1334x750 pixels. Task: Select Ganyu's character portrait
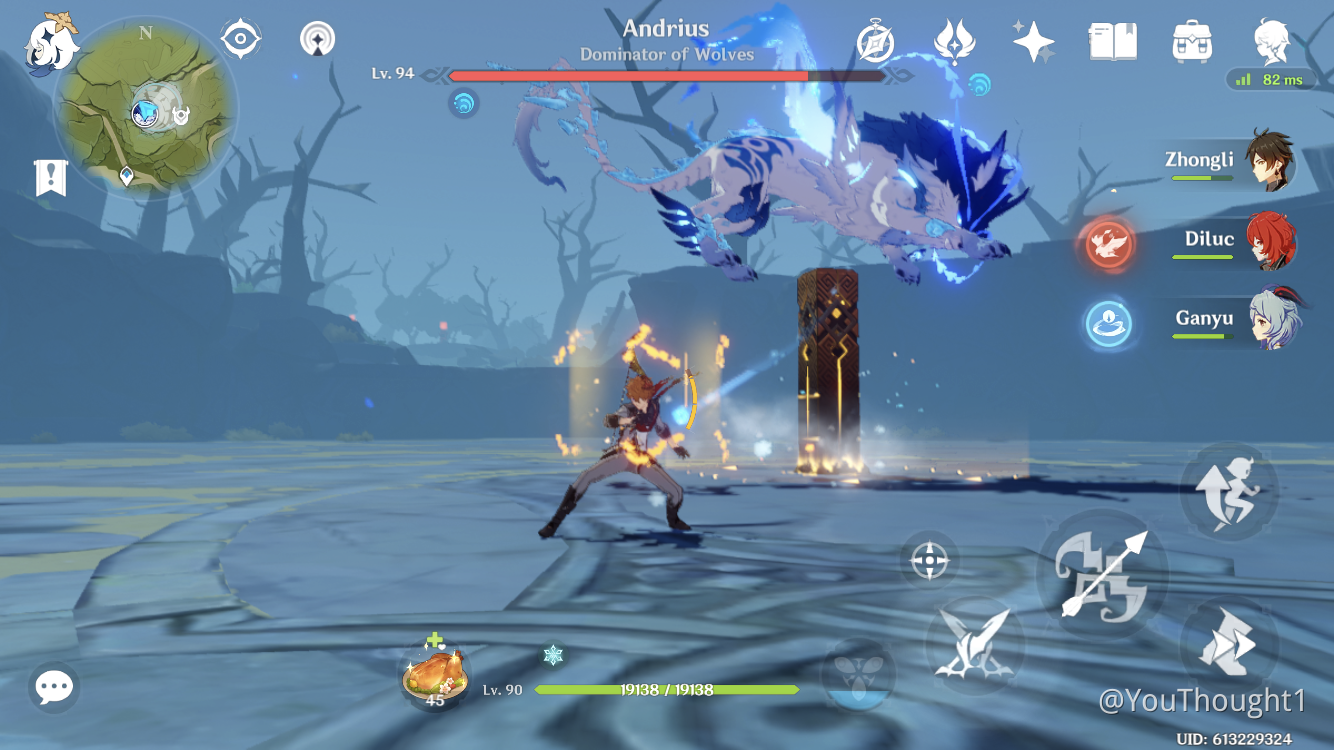tap(1270, 318)
